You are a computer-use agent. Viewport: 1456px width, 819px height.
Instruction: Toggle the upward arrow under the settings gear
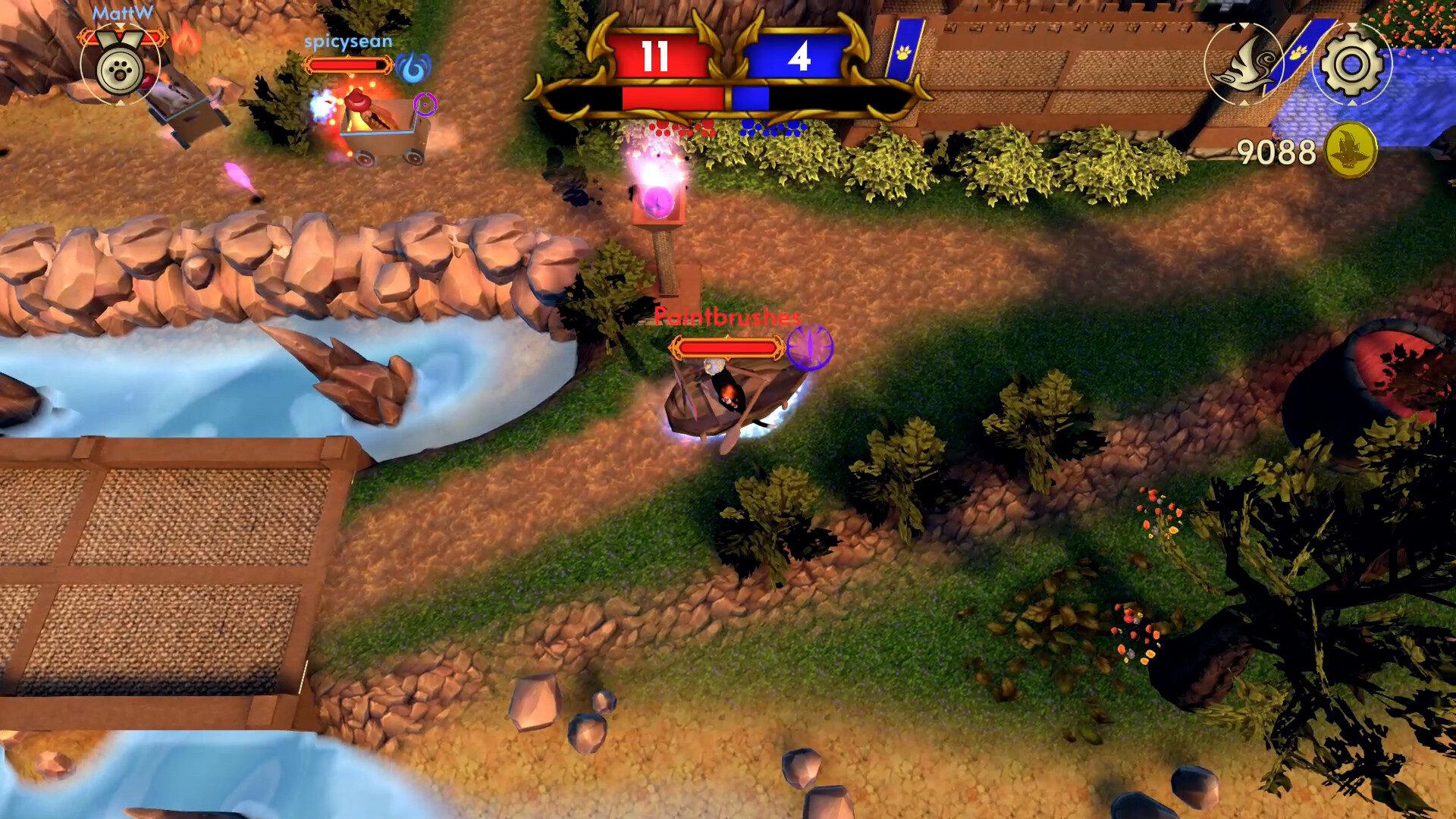coord(1353,102)
